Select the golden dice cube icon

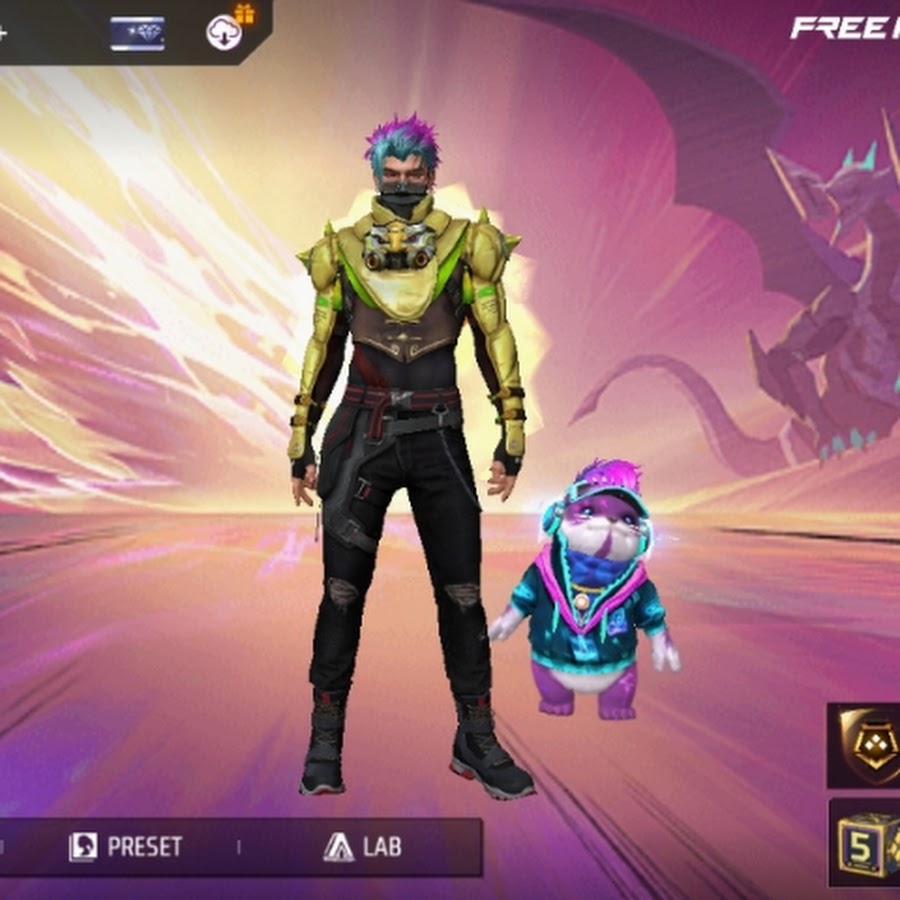pos(866,841)
